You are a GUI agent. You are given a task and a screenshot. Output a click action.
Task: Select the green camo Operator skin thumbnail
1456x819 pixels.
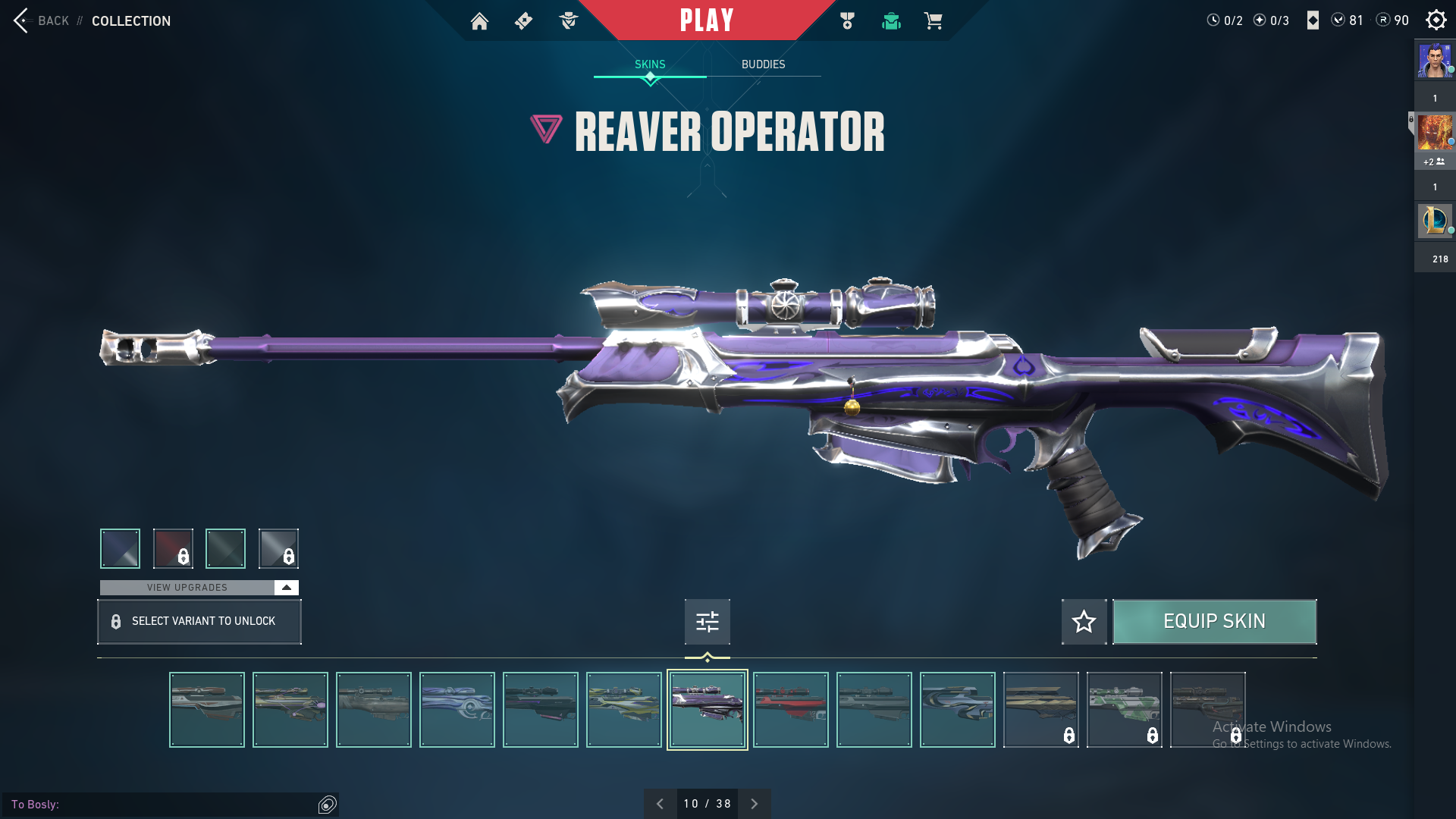tap(1124, 710)
